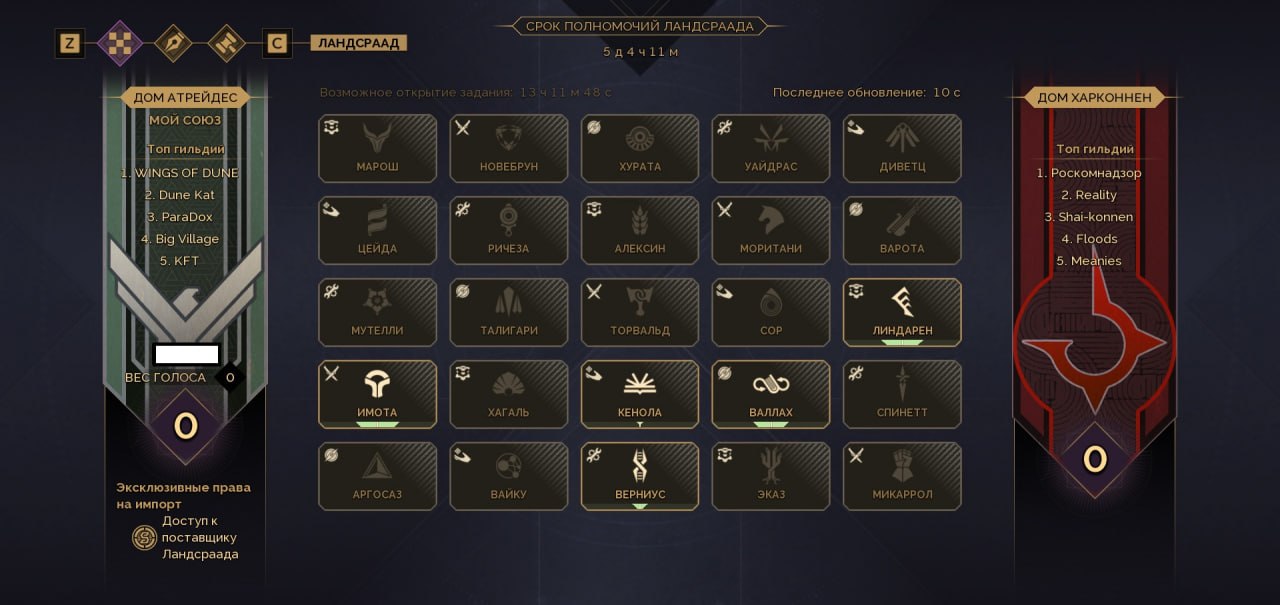Choose the highlighted Линдарен tile
The height and width of the screenshot is (605, 1280).
(902, 312)
